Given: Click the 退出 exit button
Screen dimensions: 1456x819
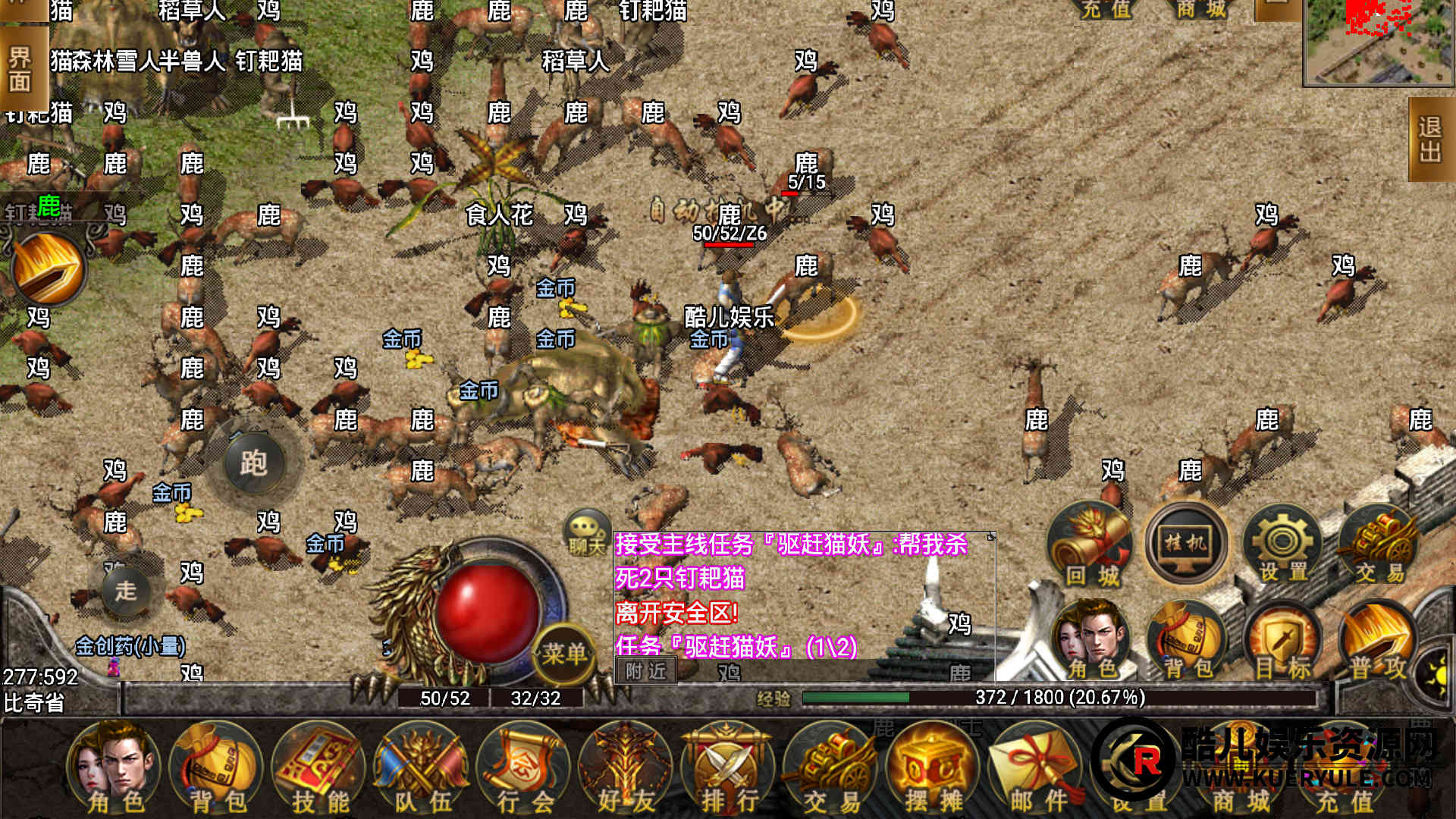Looking at the screenshot, I should tap(1430, 140).
